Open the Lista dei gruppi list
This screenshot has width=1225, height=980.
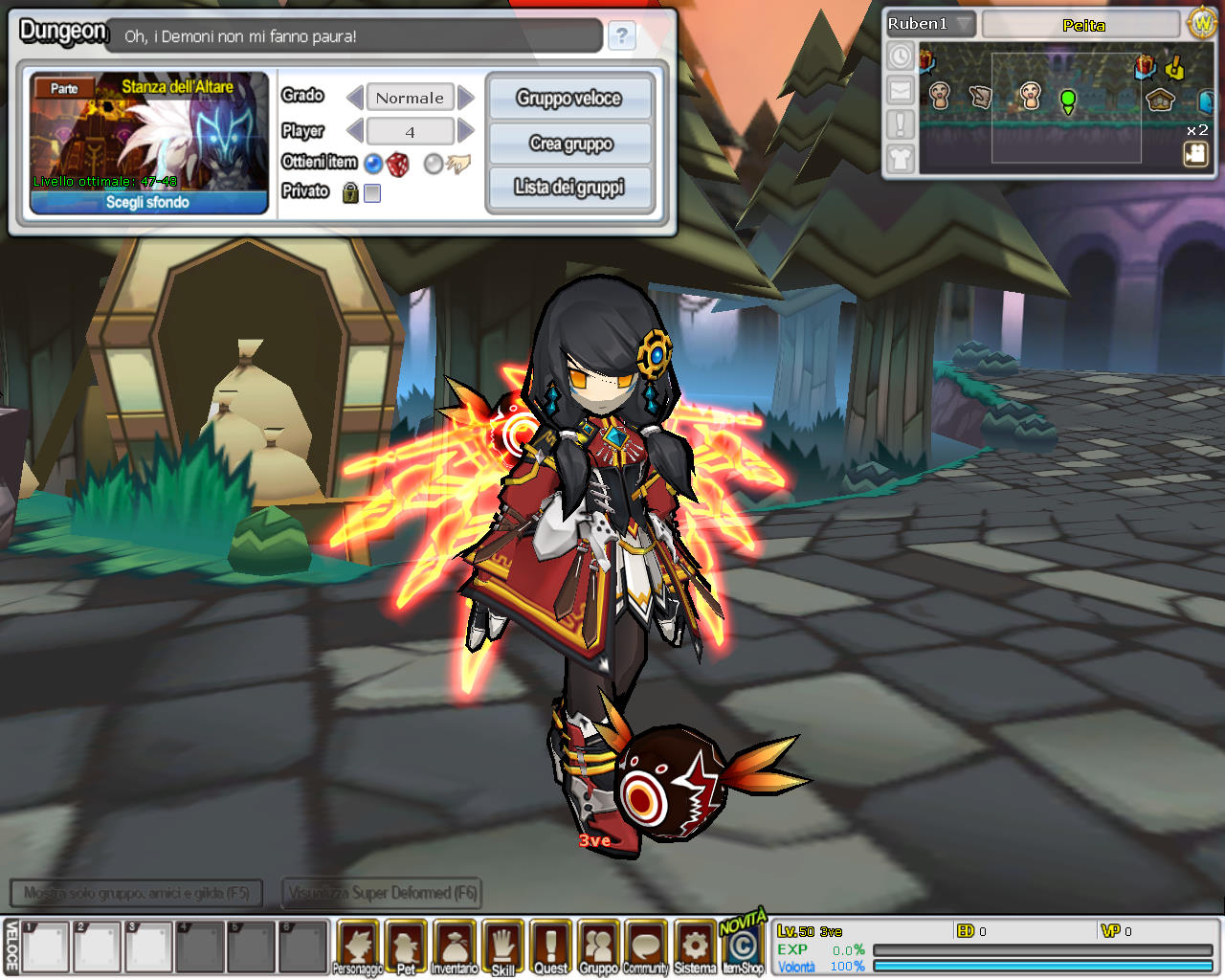[570, 188]
